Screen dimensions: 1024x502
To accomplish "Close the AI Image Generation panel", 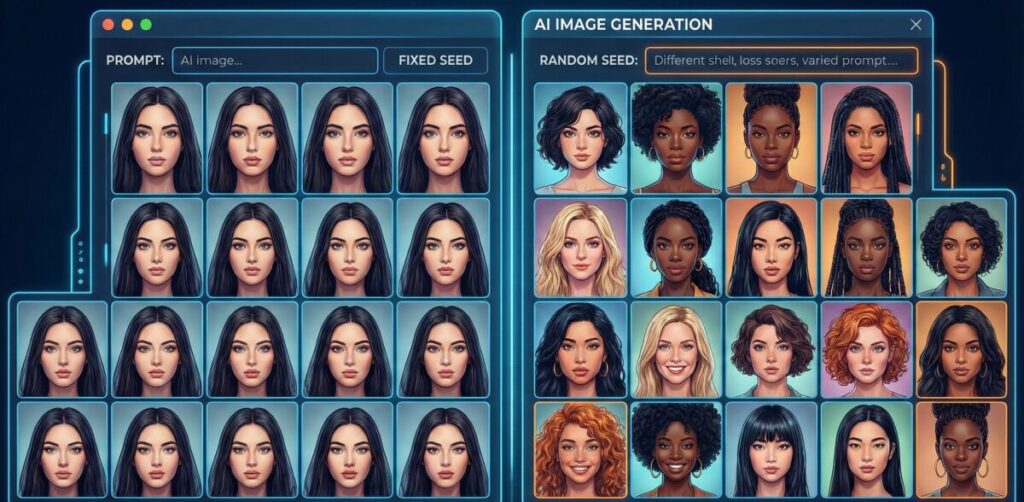I will click(915, 25).
